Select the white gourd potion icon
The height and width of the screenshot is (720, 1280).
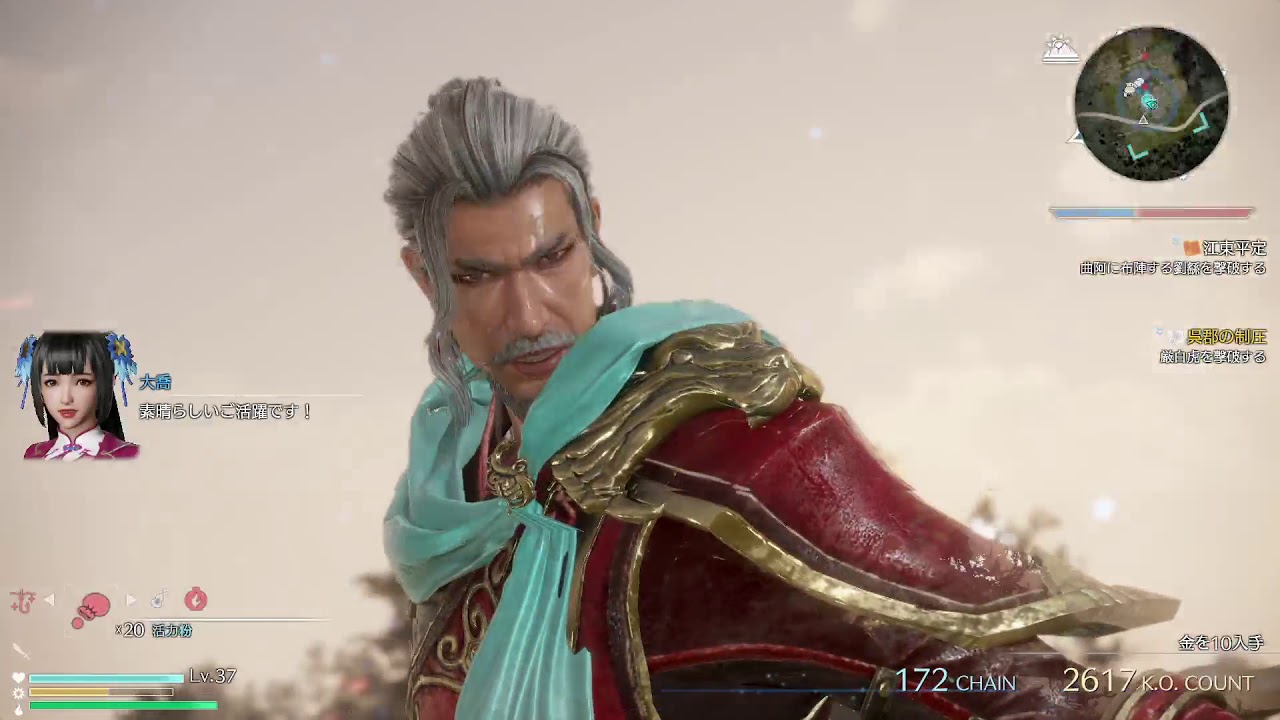[157, 600]
